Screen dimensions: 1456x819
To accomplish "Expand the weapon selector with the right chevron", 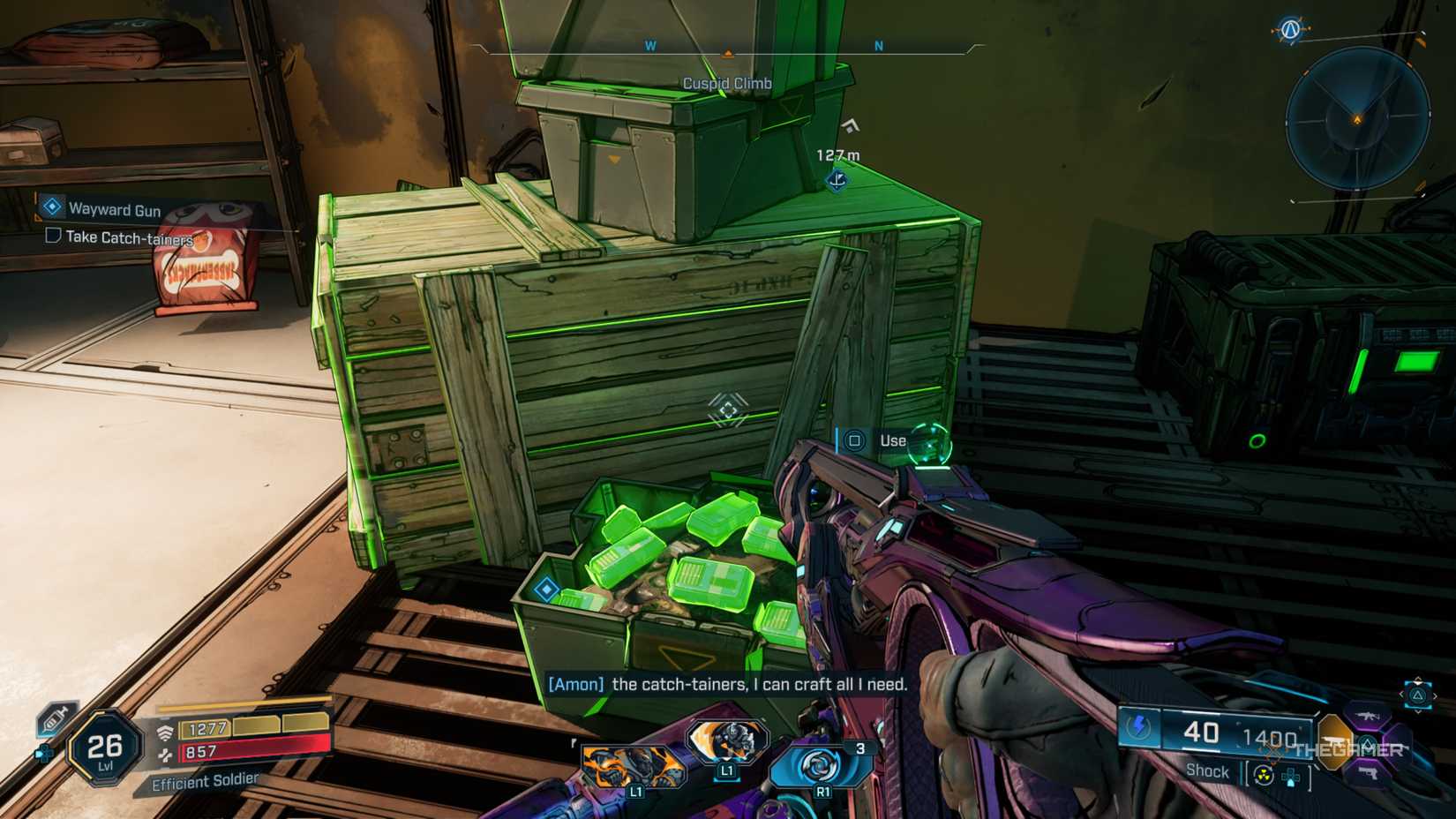I will [x=1436, y=695].
